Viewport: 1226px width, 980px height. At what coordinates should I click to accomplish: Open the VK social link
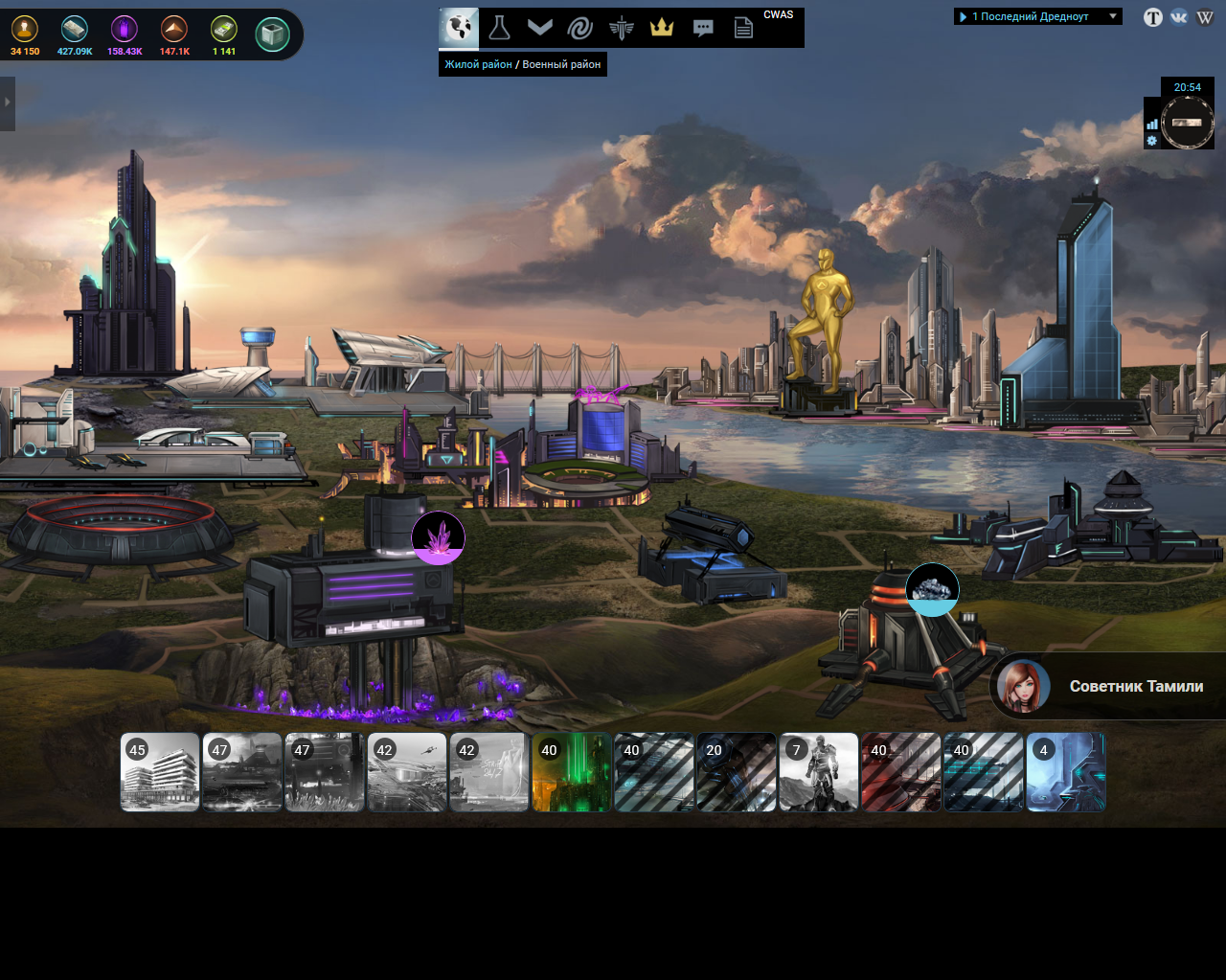1179,17
